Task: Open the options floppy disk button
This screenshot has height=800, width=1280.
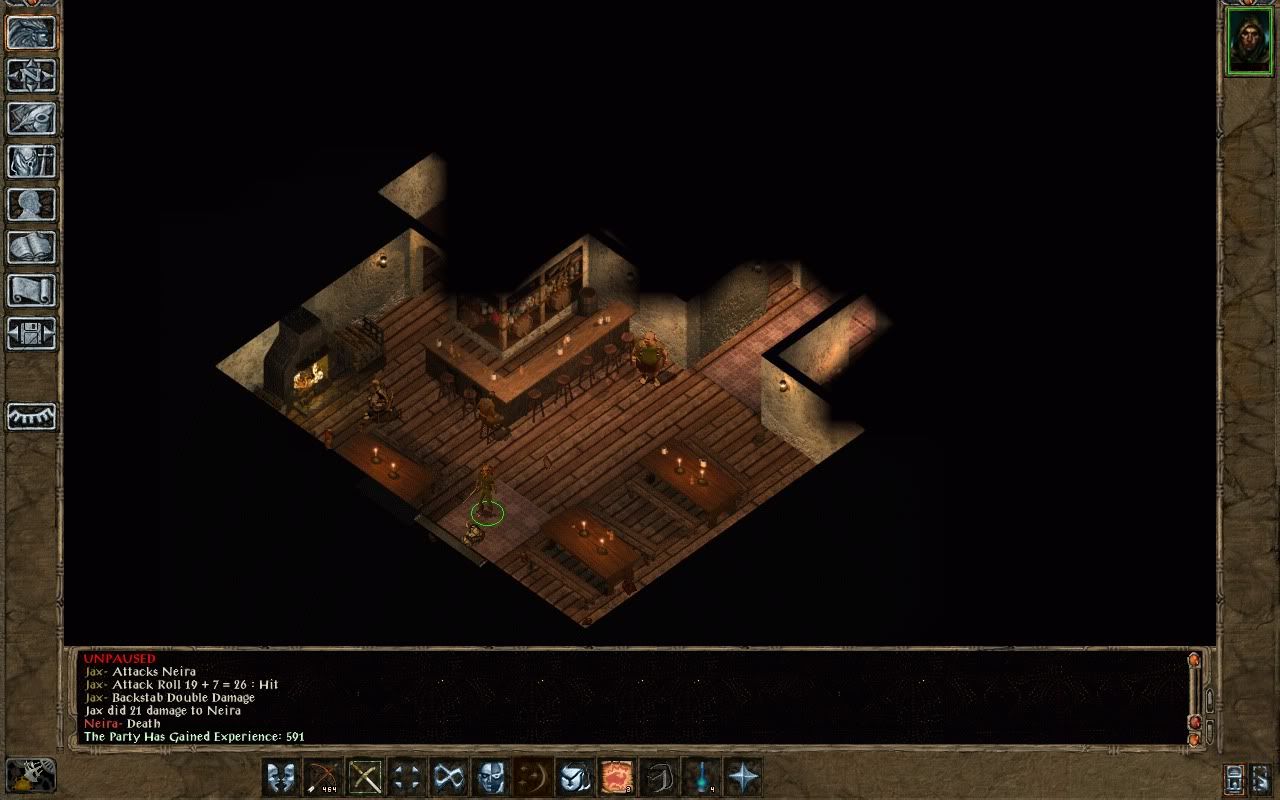Action: (32, 333)
